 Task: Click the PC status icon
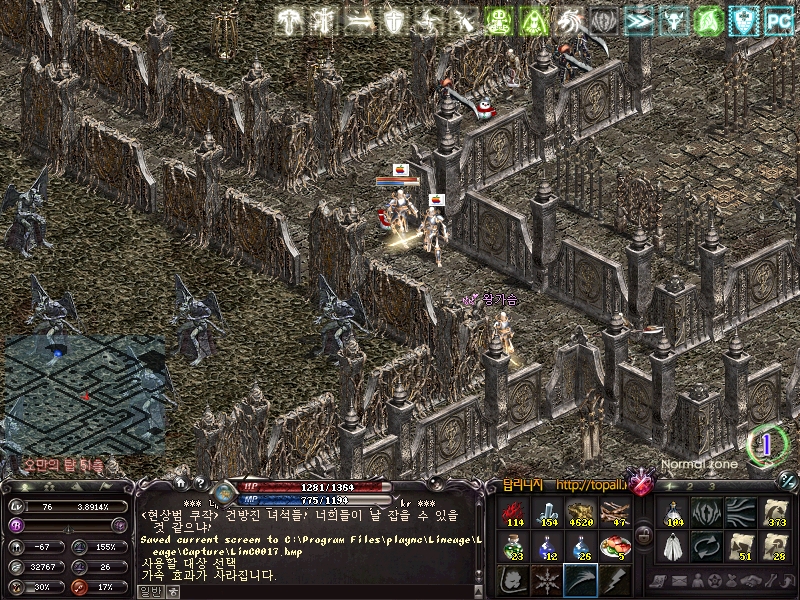click(x=776, y=19)
